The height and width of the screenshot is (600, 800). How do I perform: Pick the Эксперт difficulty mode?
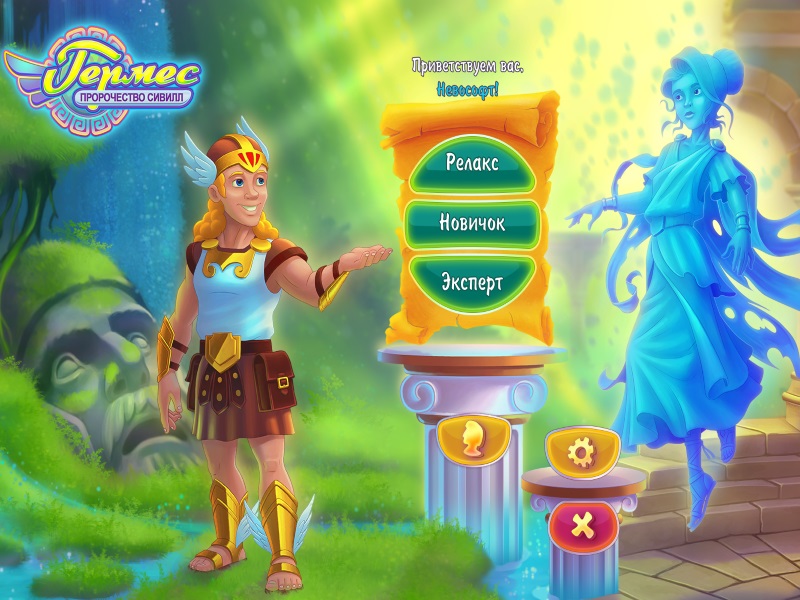(x=471, y=281)
